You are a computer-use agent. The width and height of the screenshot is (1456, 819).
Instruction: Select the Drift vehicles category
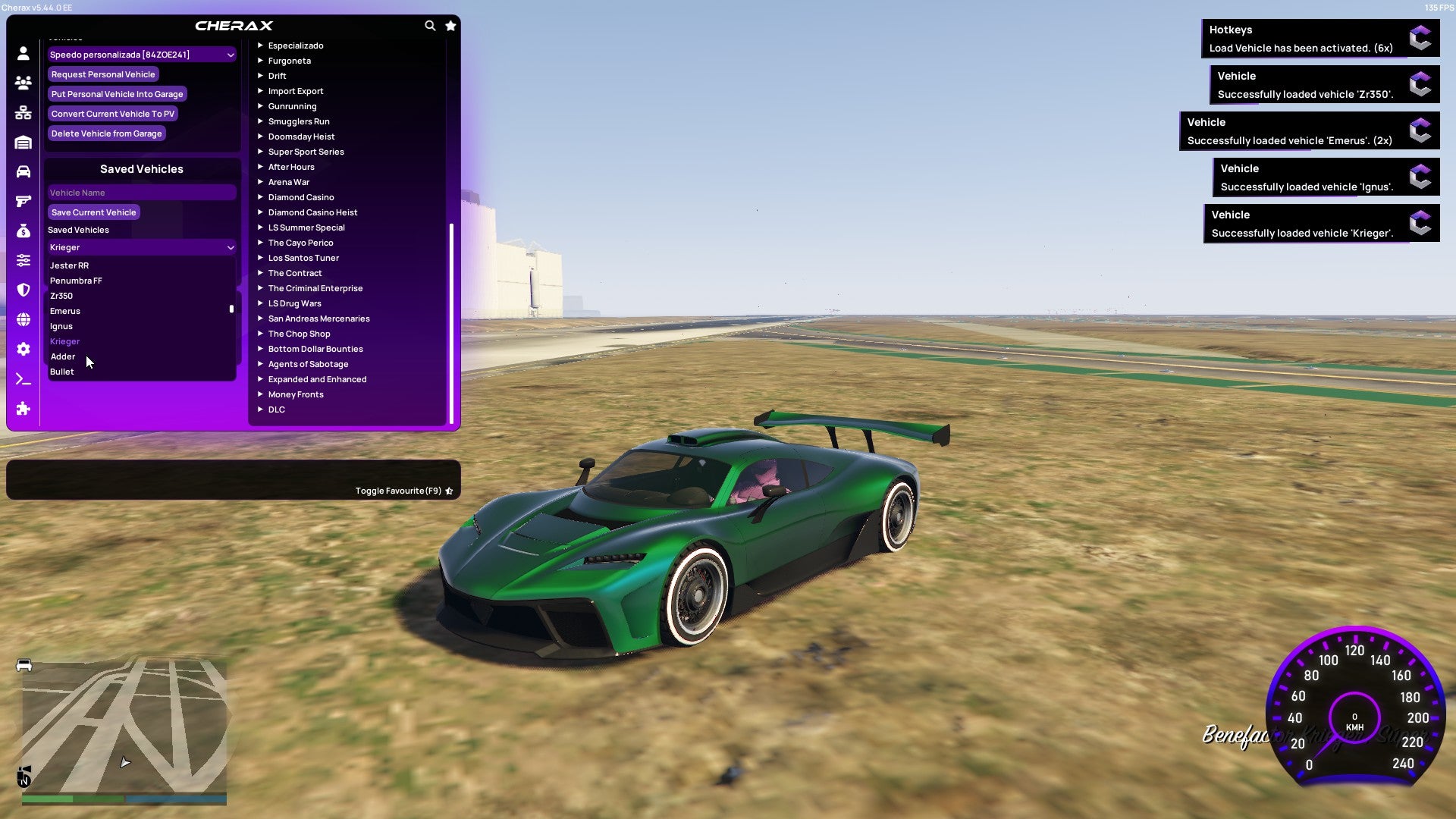pos(277,76)
